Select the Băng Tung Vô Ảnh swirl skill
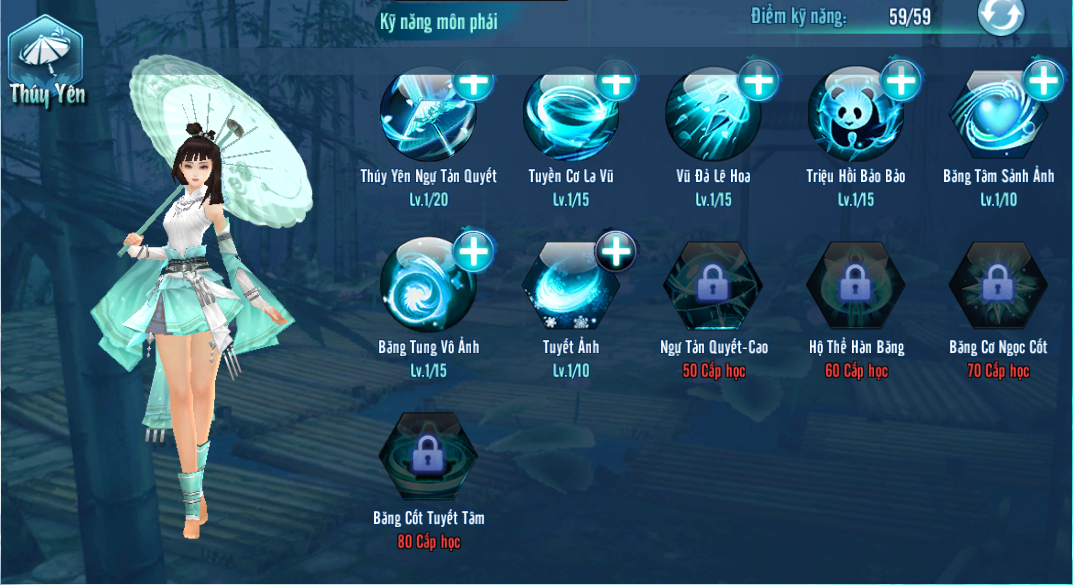The image size is (1073, 585). [x=427, y=288]
